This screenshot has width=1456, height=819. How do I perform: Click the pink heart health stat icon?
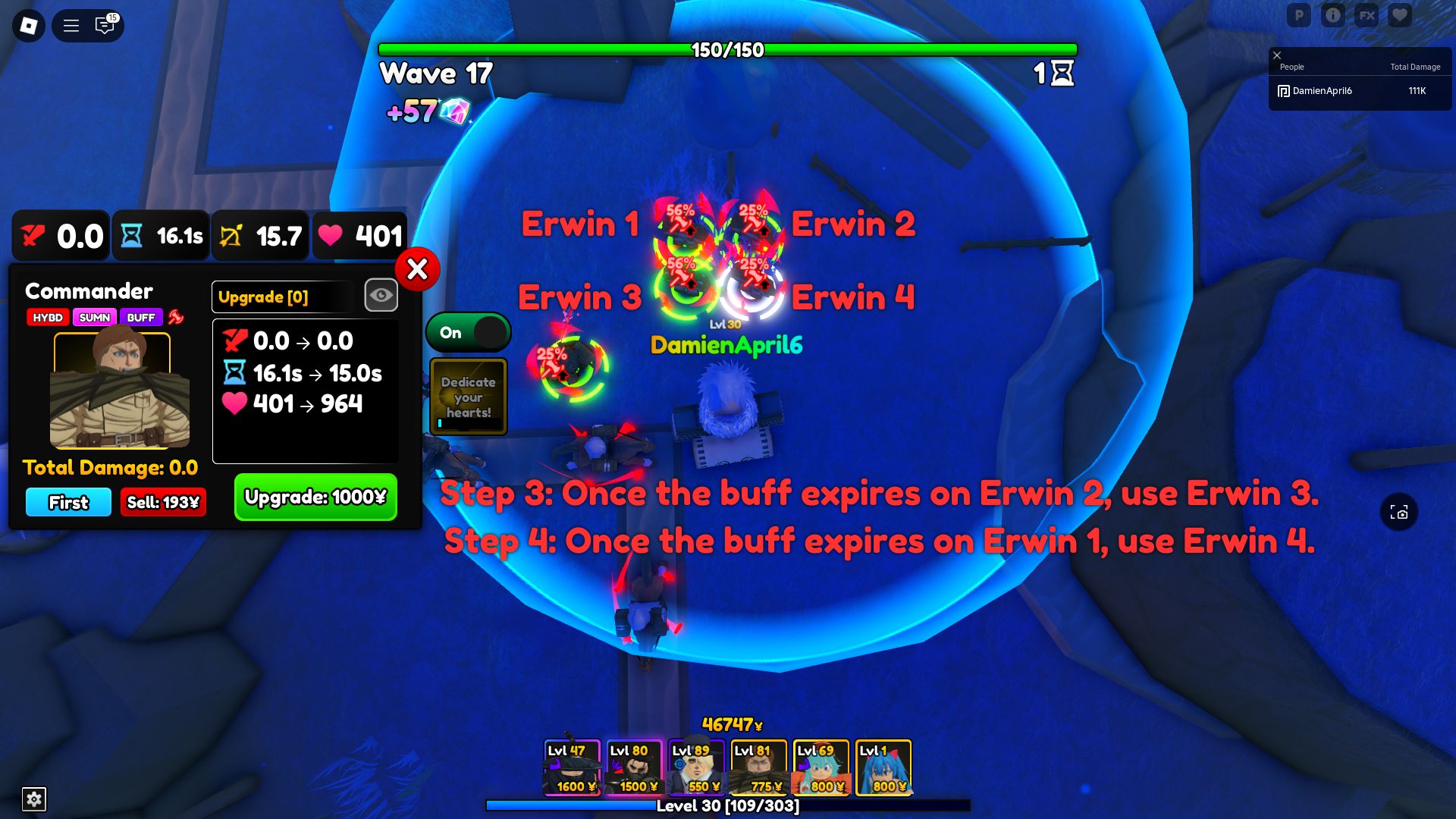point(331,236)
